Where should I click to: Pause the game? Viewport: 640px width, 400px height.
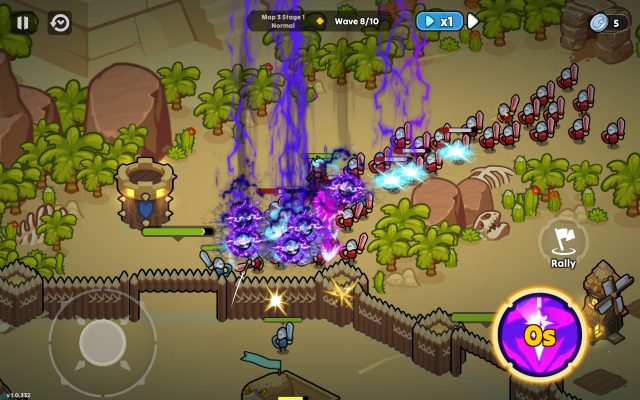22,22
